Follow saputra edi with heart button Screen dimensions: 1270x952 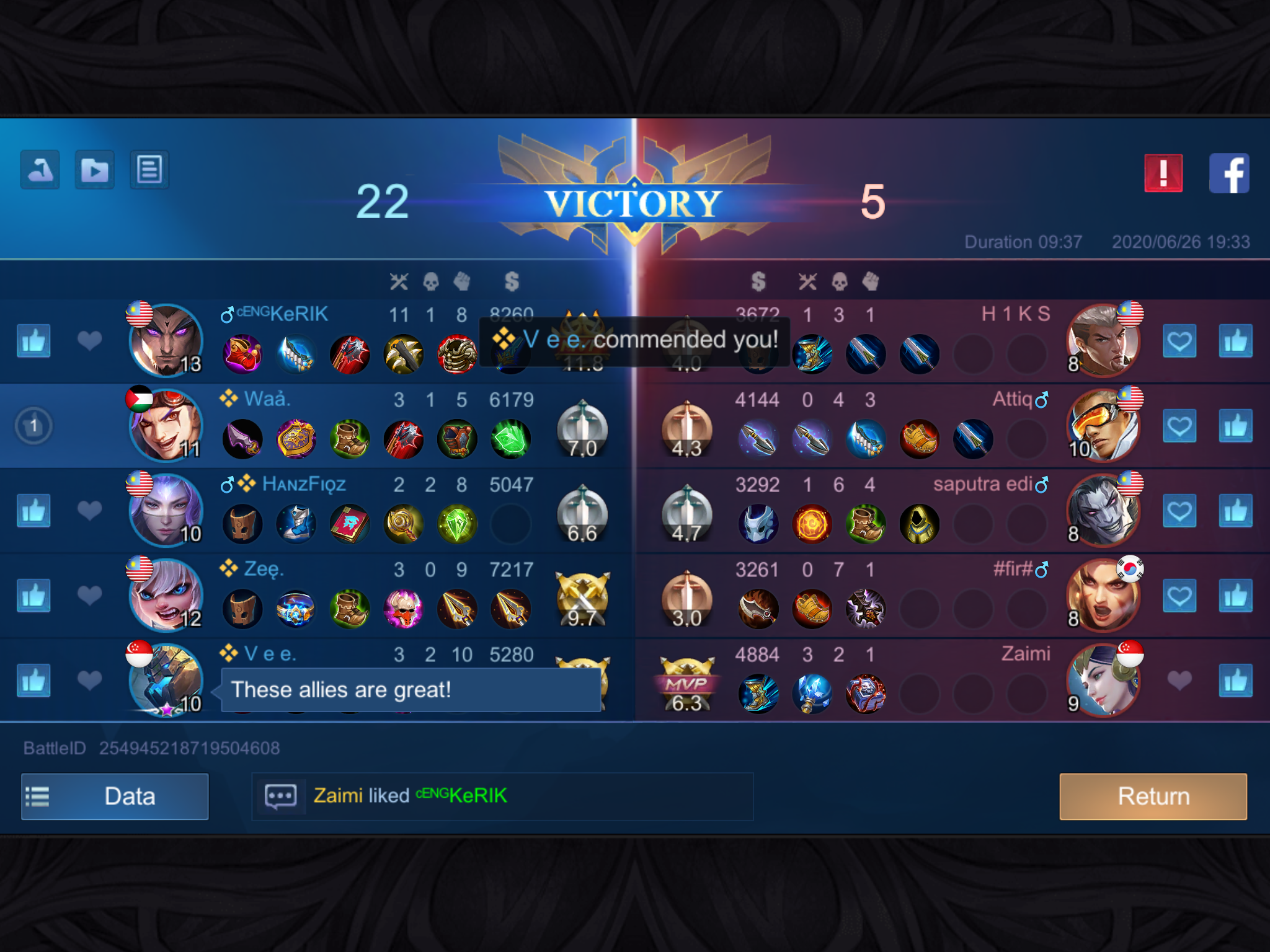pyautogui.click(x=1179, y=511)
